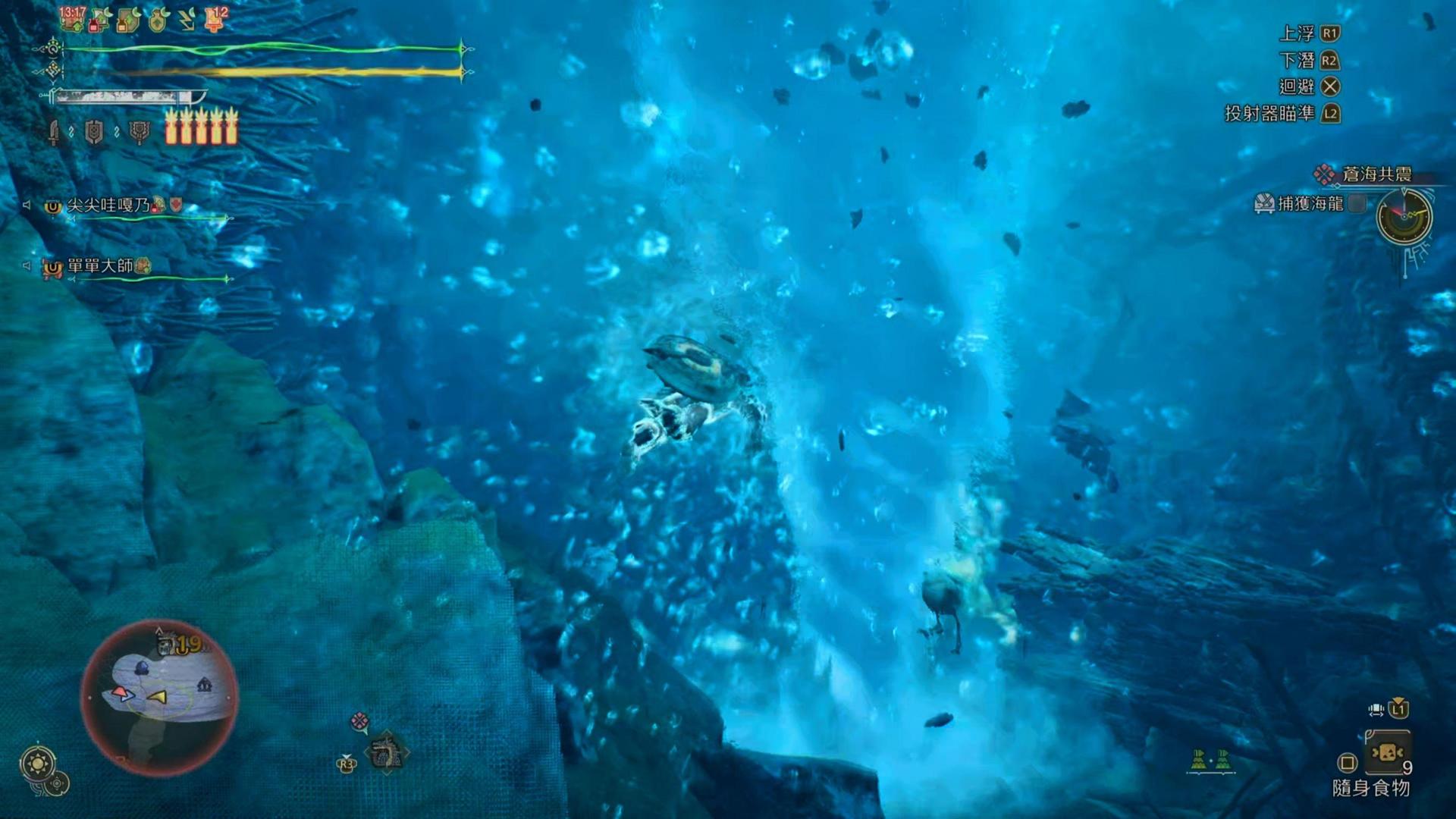
Task: Click the yellow armorskin potion effect icon
Action: point(128,20)
